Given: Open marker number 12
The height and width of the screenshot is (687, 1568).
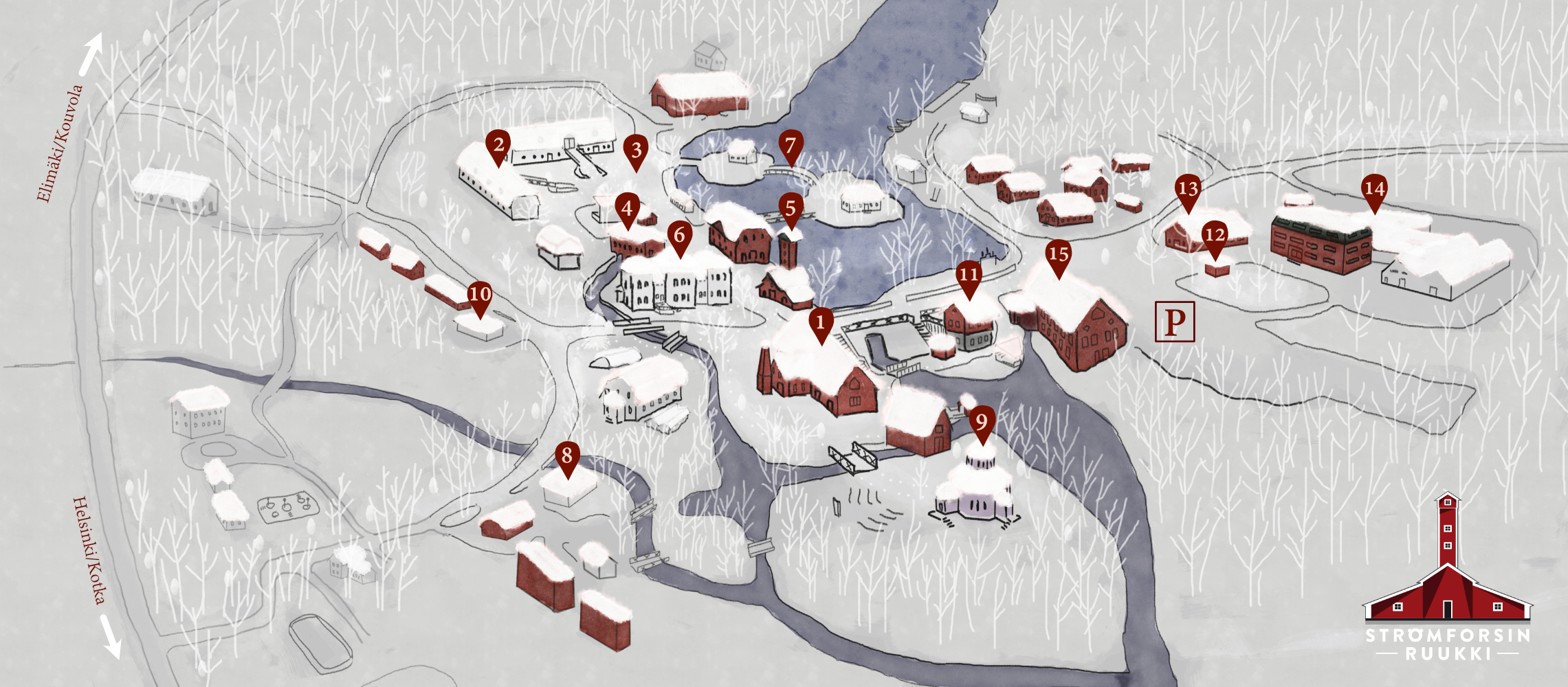Looking at the screenshot, I should click(1215, 236).
